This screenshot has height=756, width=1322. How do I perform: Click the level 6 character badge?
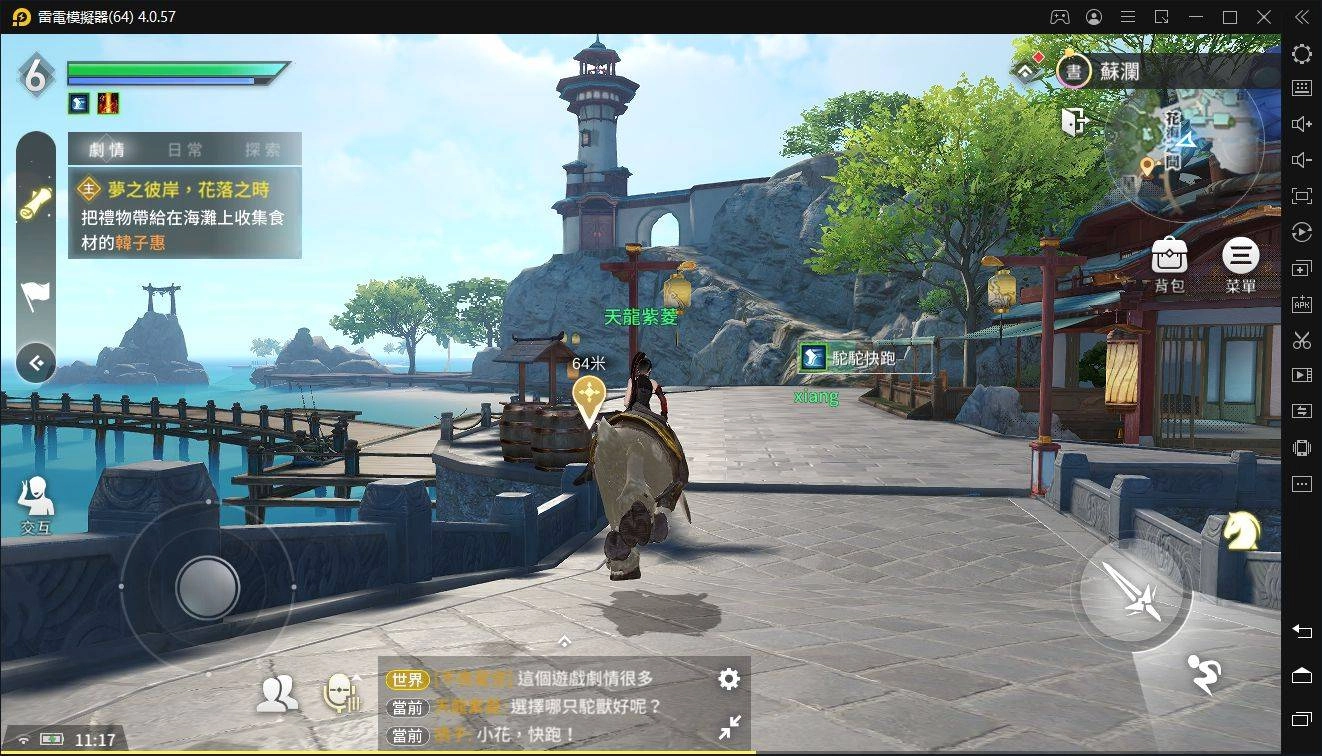click(36, 75)
